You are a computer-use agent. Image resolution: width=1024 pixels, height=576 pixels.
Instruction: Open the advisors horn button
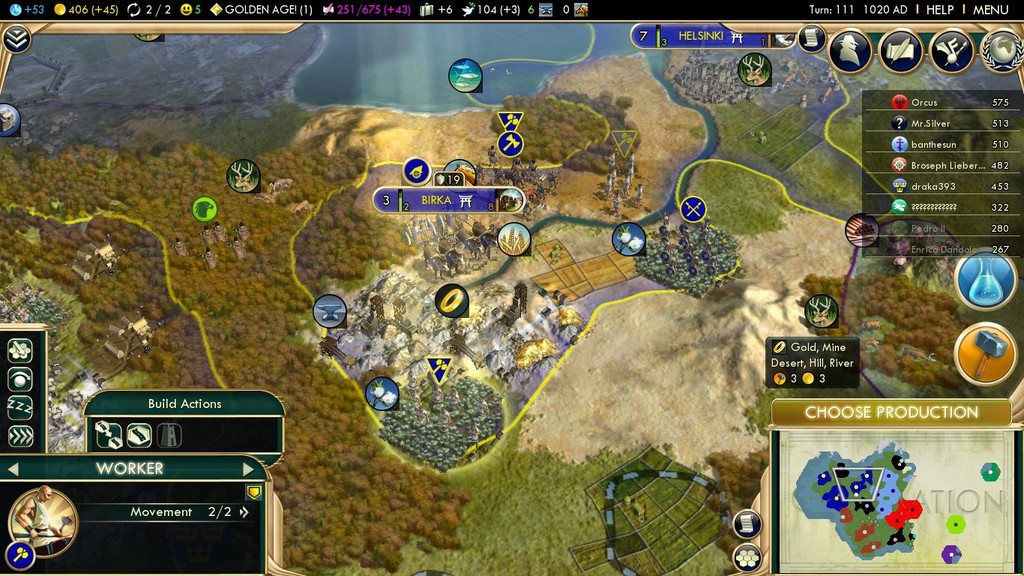click(951, 50)
